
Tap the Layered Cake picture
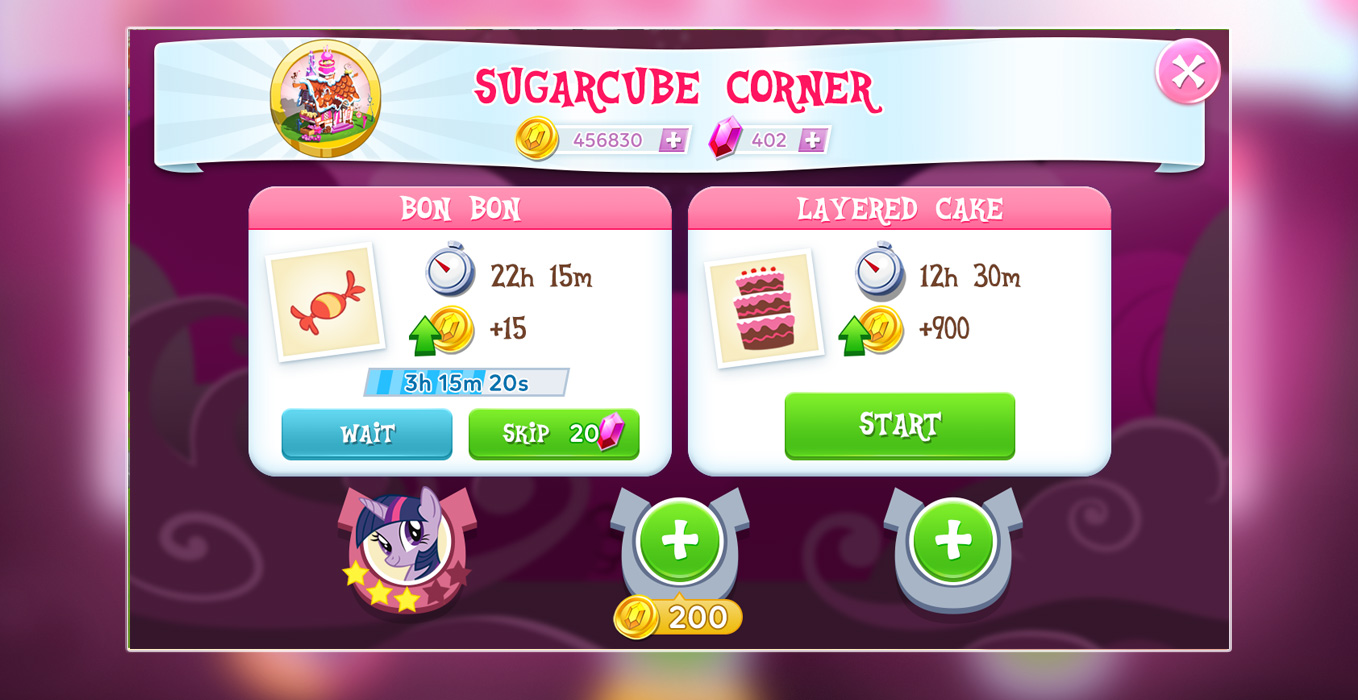pyautogui.click(x=764, y=307)
